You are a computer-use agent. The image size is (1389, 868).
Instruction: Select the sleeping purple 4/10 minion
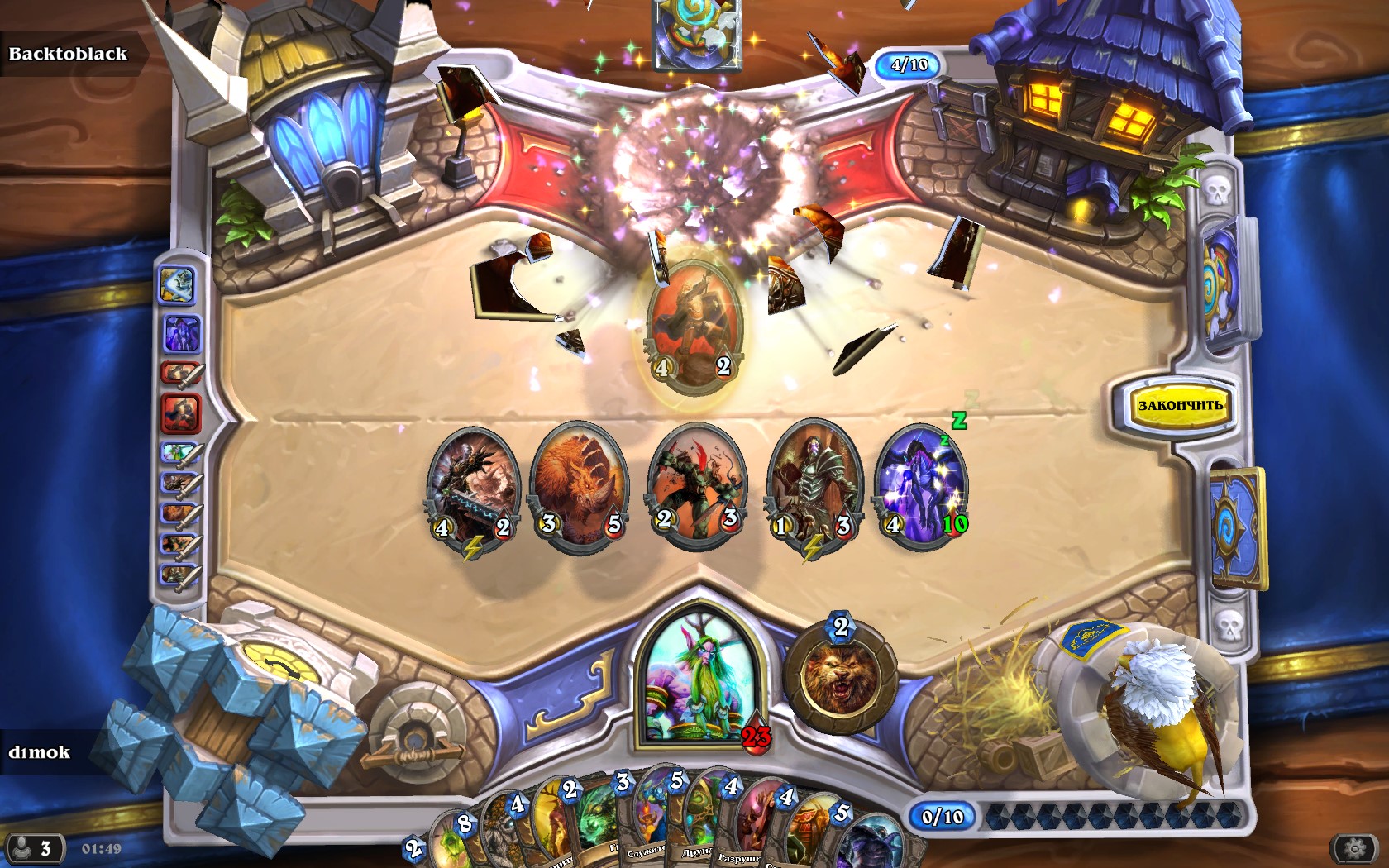coord(921,486)
